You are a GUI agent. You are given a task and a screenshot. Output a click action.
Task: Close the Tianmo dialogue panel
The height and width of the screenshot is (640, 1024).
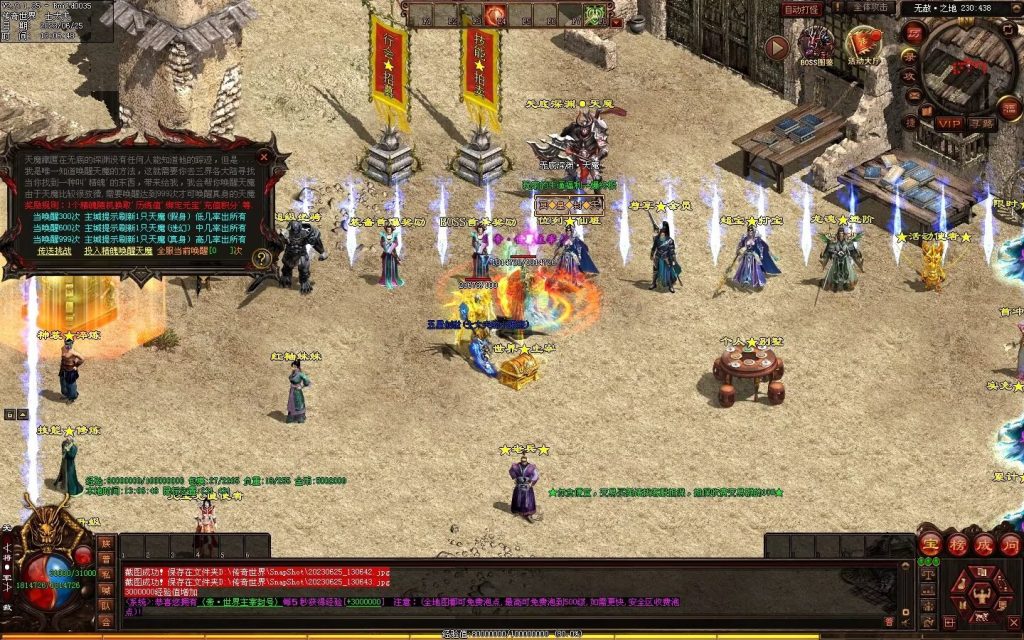[265, 157]
